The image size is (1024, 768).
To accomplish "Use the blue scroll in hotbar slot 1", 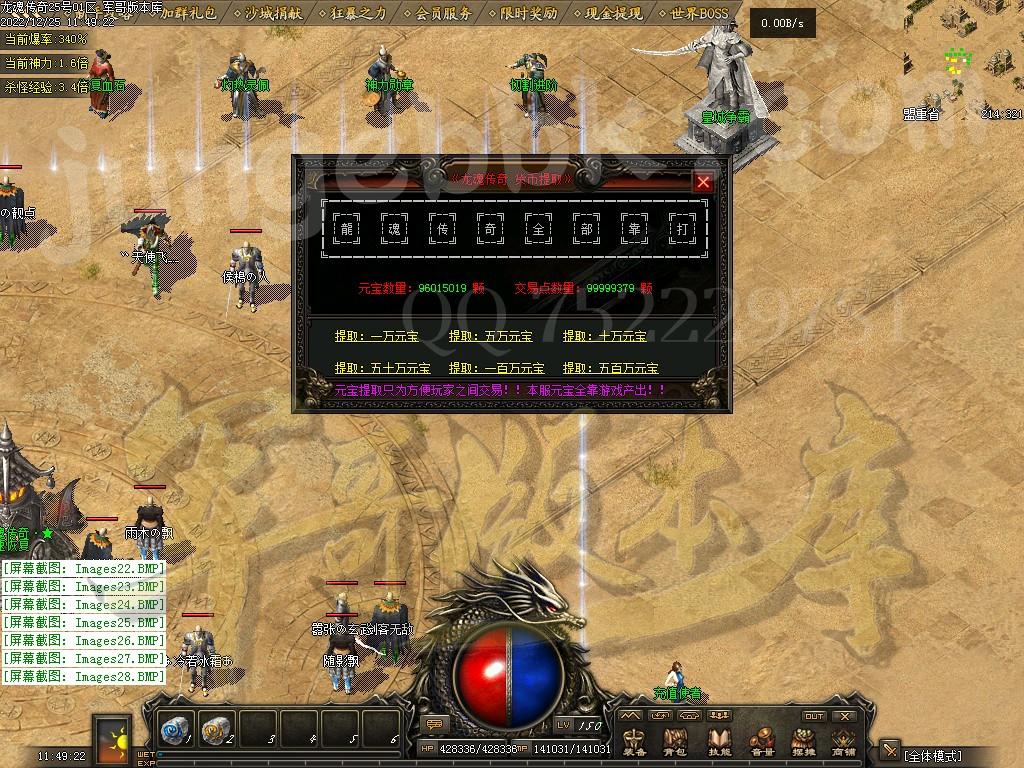I will tap(176, 732).
